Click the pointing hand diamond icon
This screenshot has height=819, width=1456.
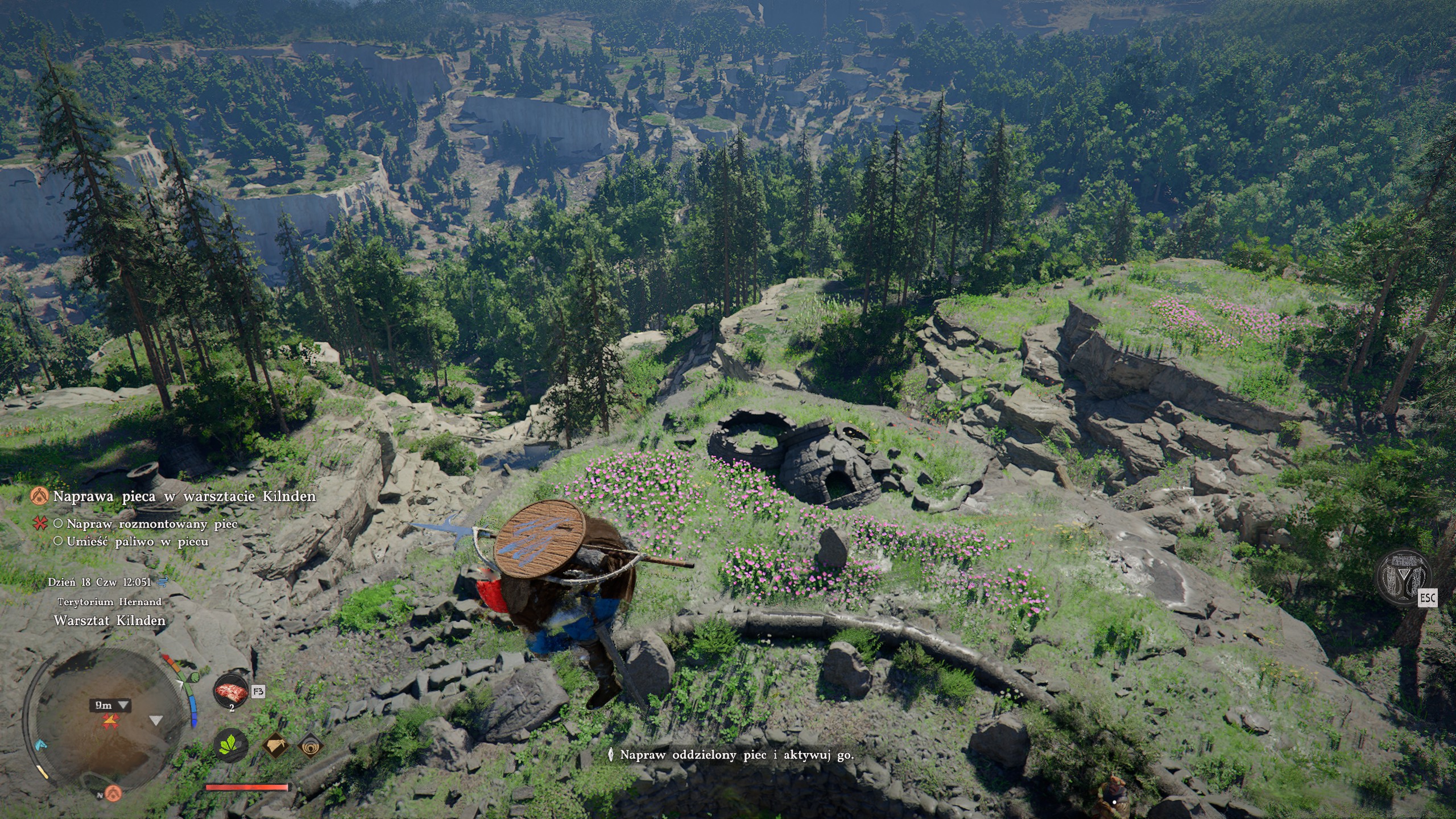pyautogui.click(x=276, y=744)
